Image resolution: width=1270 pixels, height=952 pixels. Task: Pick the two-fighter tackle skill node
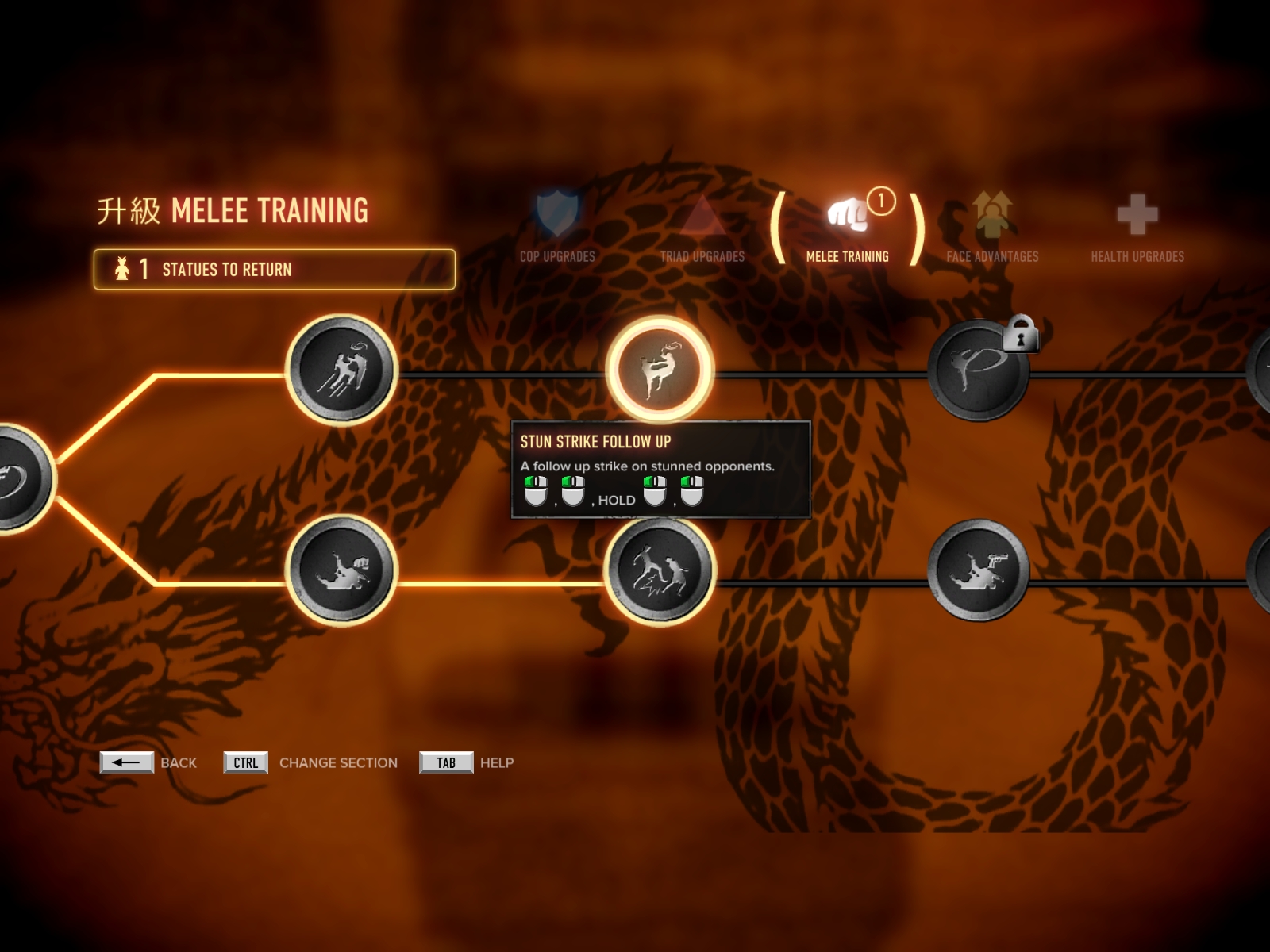click(341, 370)
